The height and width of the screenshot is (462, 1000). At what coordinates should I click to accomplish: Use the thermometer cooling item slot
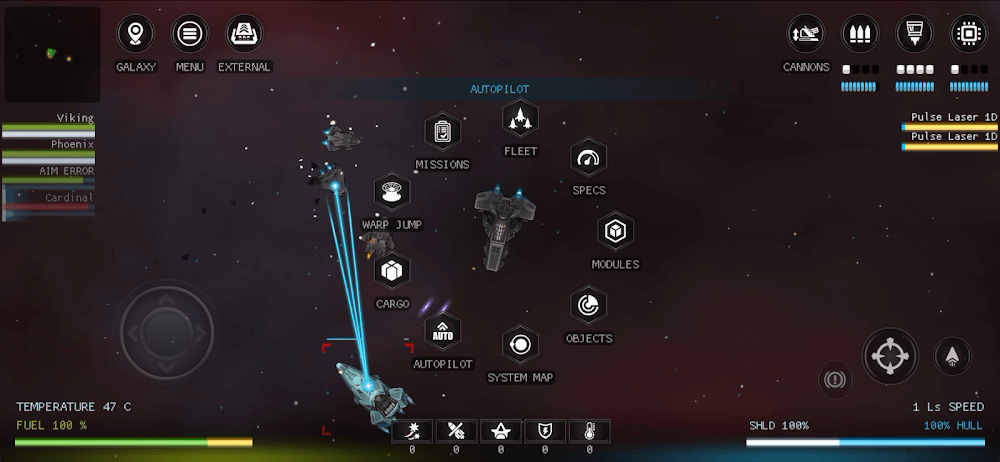point(589,432)
